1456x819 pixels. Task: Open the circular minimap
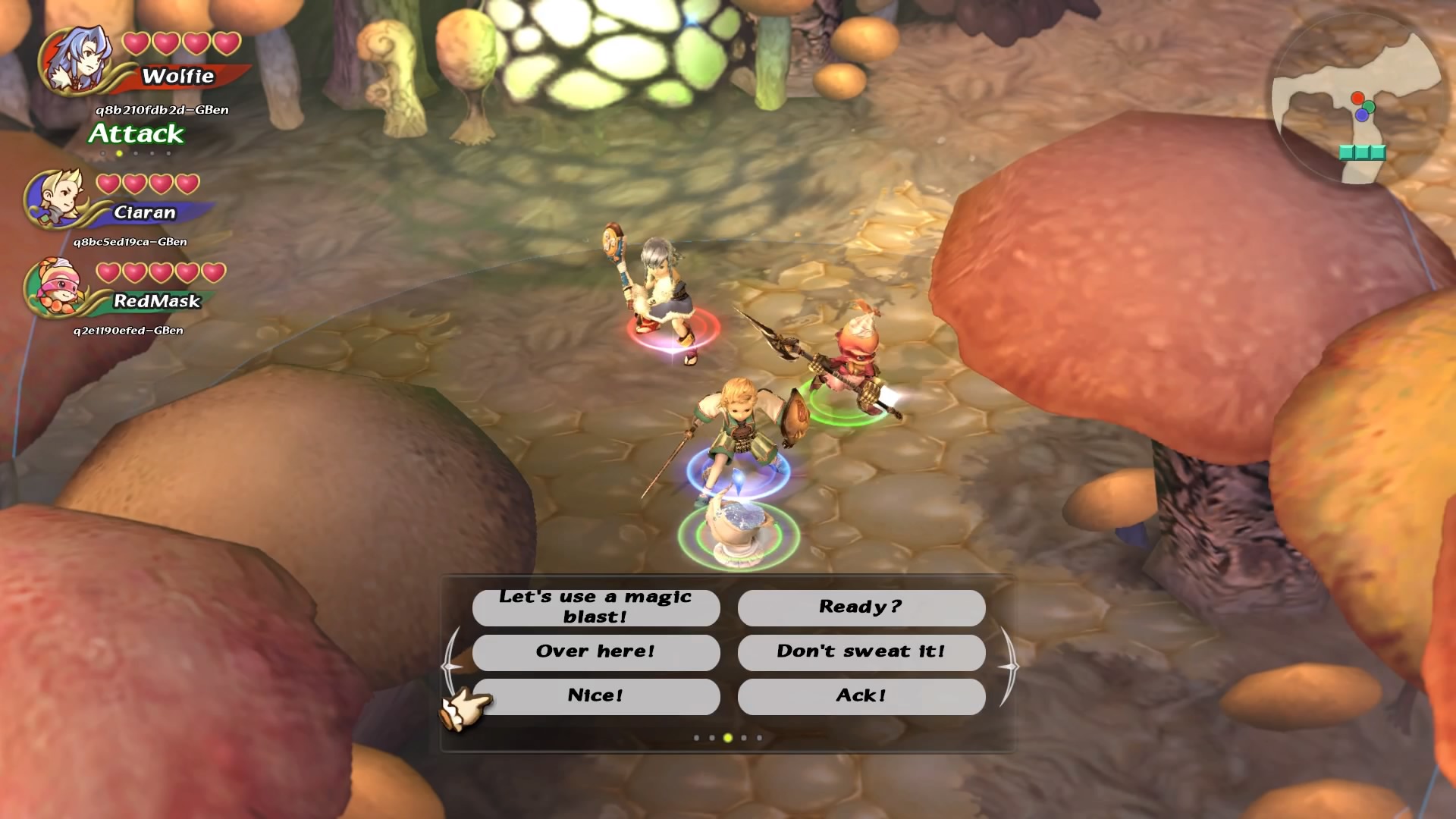coord(1358,100)
